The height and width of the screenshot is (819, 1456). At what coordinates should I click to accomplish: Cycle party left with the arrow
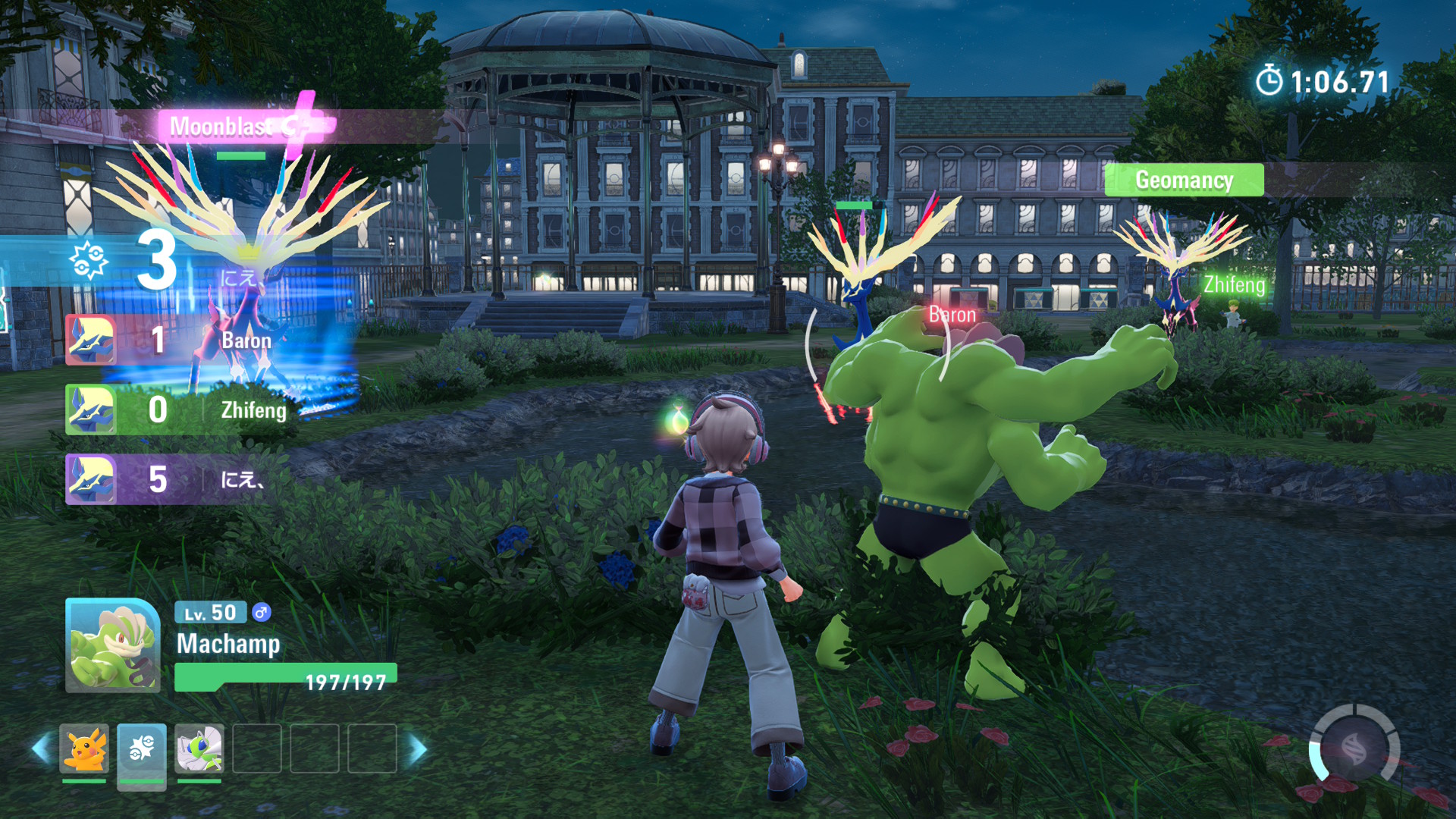(x=41, y=749)
